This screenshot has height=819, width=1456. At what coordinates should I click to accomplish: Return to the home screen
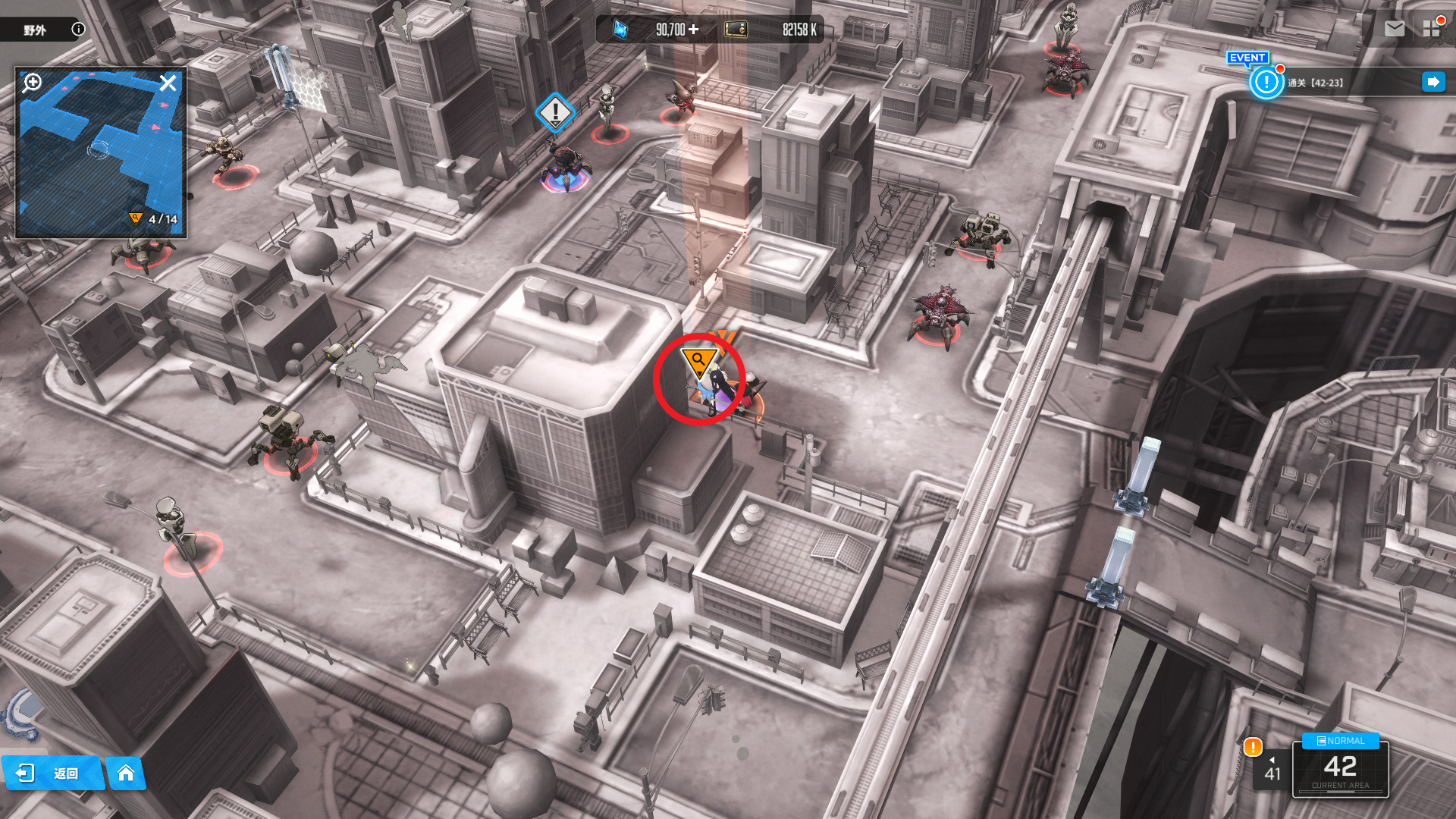click(x=126, y=773)
